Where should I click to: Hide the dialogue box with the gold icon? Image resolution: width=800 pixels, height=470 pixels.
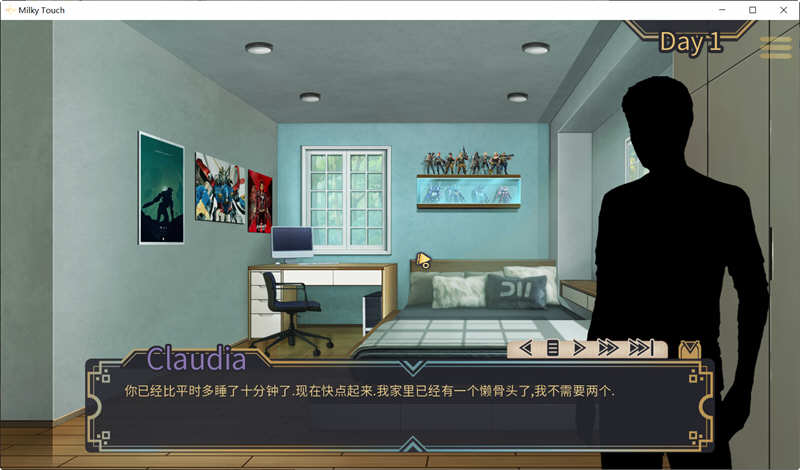coord(689,349)
